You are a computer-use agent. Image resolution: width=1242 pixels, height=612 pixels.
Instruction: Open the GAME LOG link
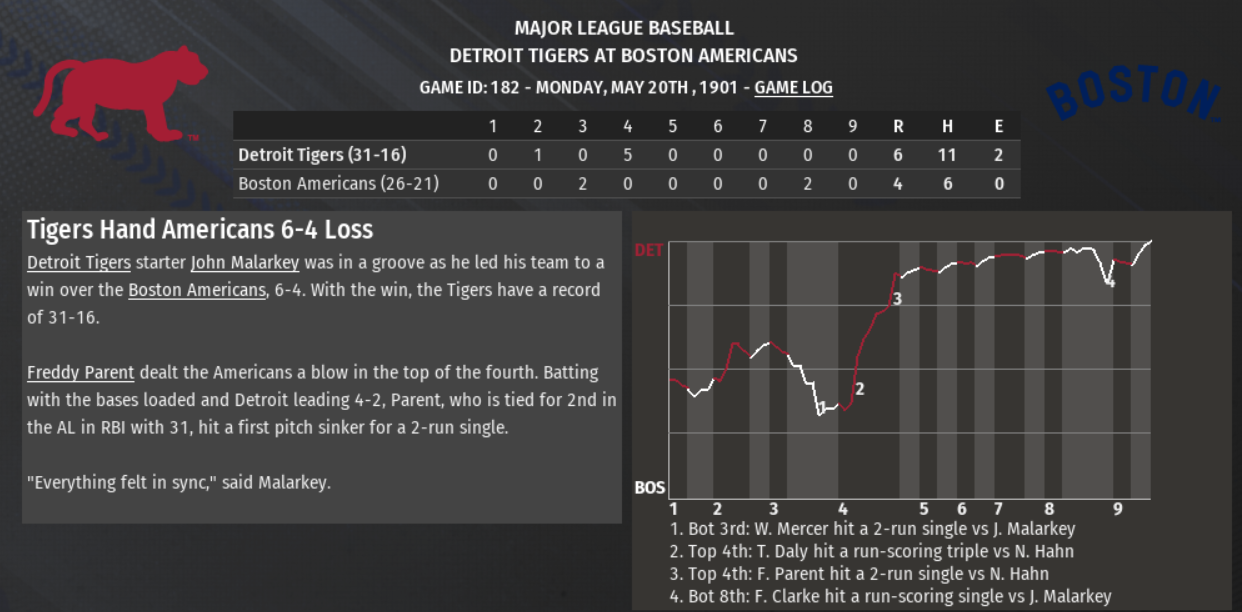[x=793, y=88]
